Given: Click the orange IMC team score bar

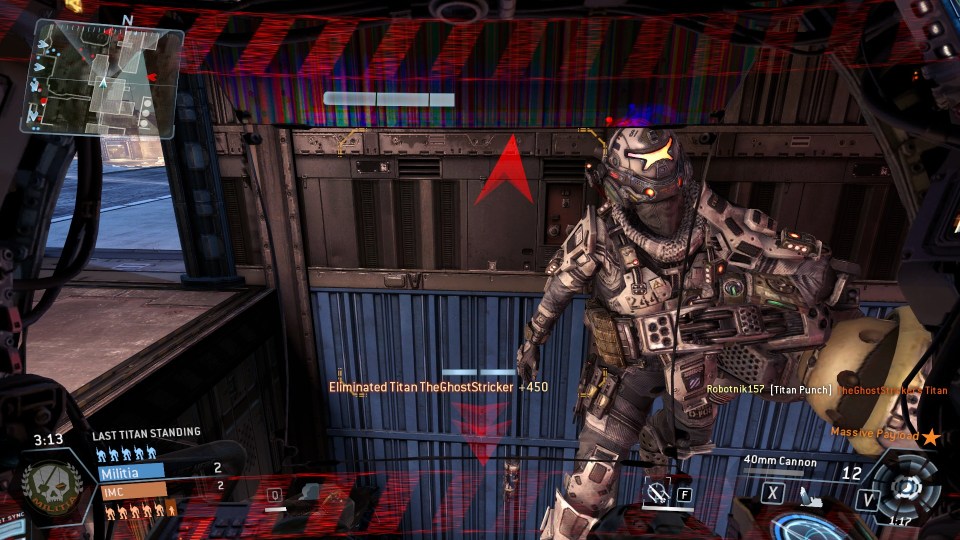Looking at the screenshot, I should [x=131, y=489].
